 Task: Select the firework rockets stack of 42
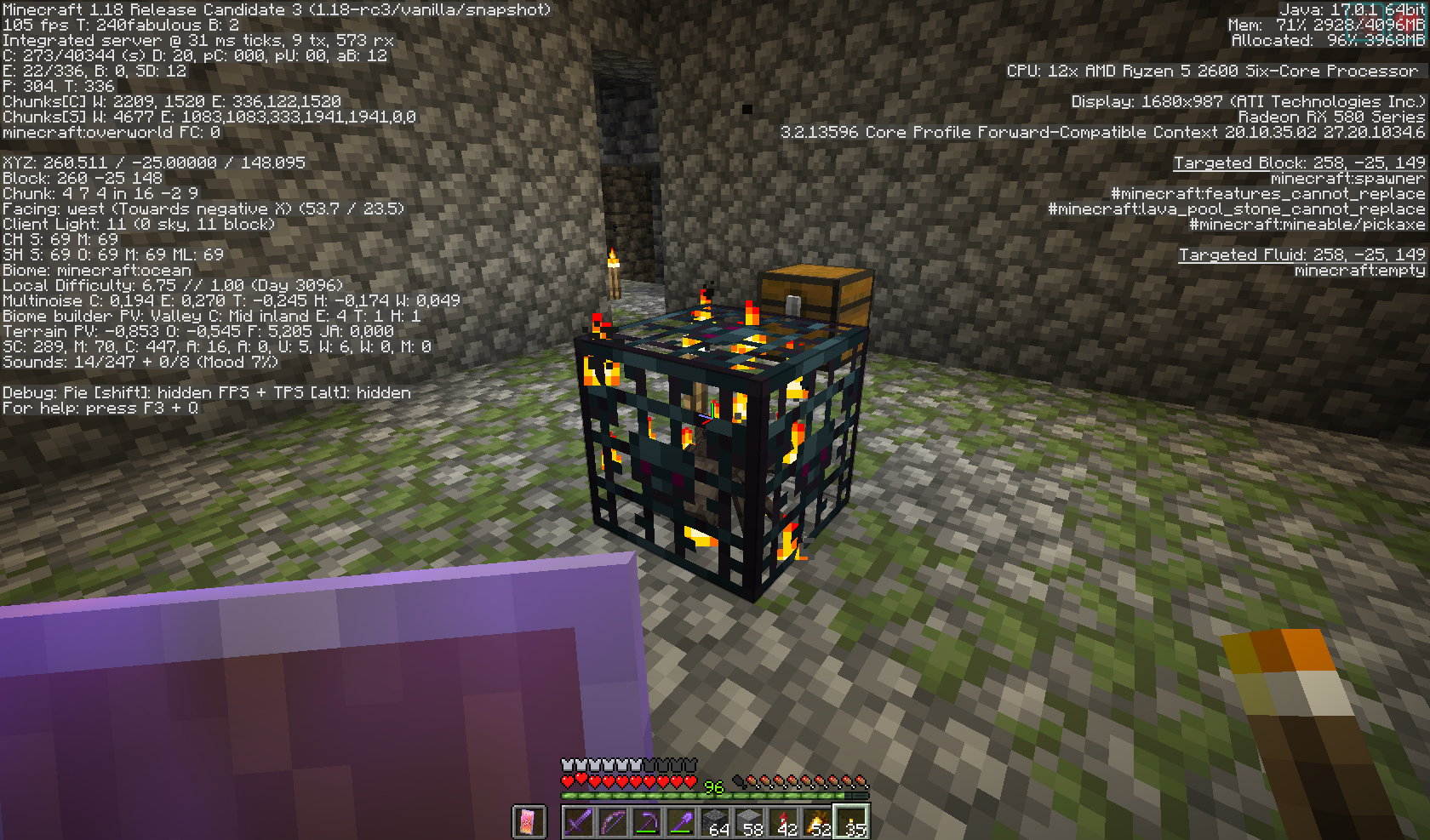783,822
